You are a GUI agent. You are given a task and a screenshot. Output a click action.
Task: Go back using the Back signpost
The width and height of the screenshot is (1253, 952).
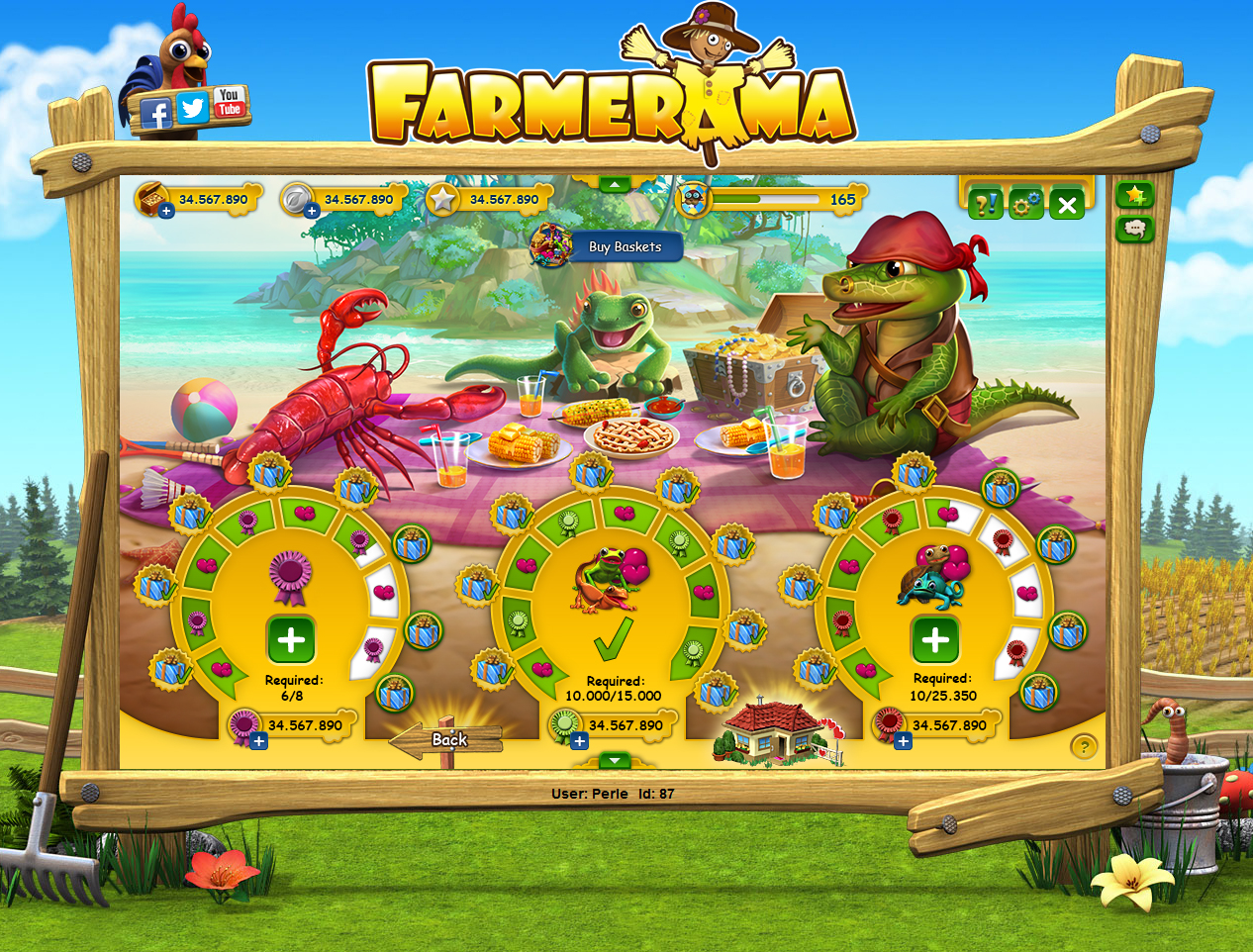point(448,740)
